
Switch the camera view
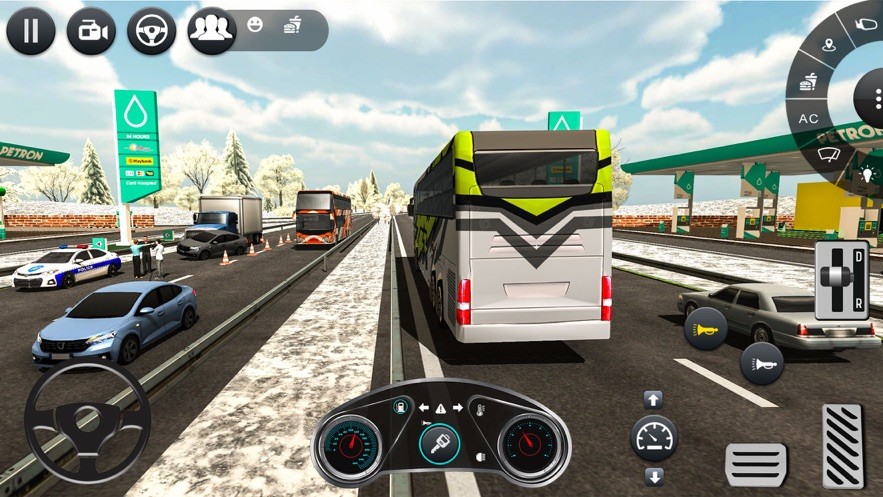(91, 31)
